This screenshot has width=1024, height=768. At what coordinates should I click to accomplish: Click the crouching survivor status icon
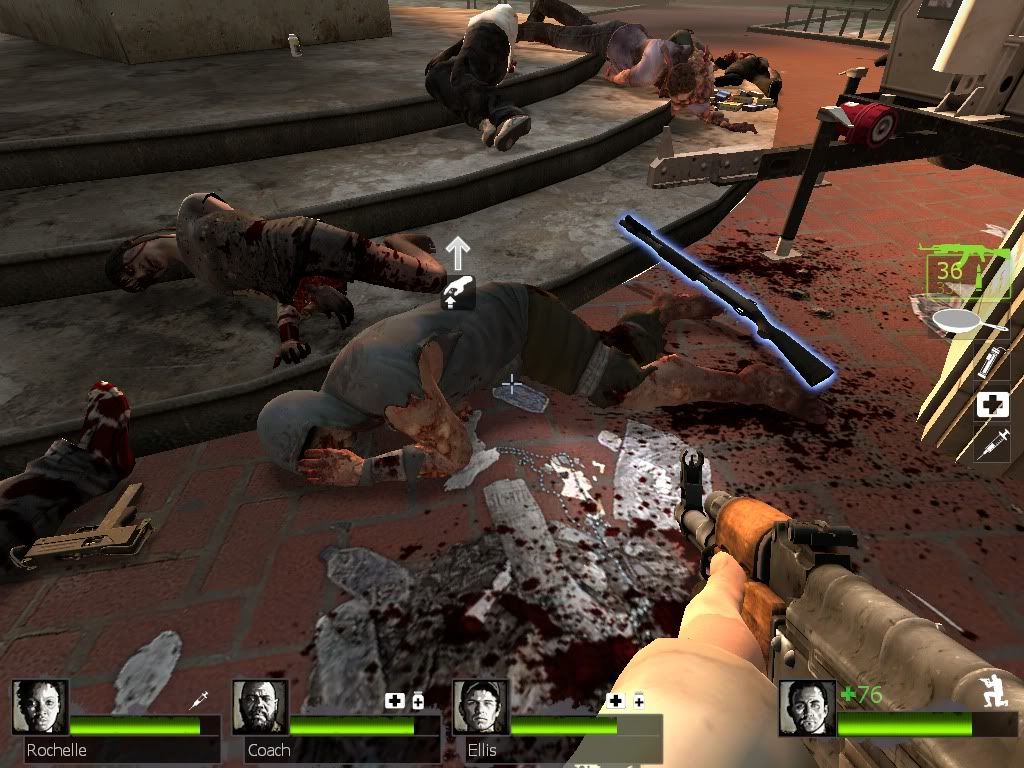coord(995,693)
